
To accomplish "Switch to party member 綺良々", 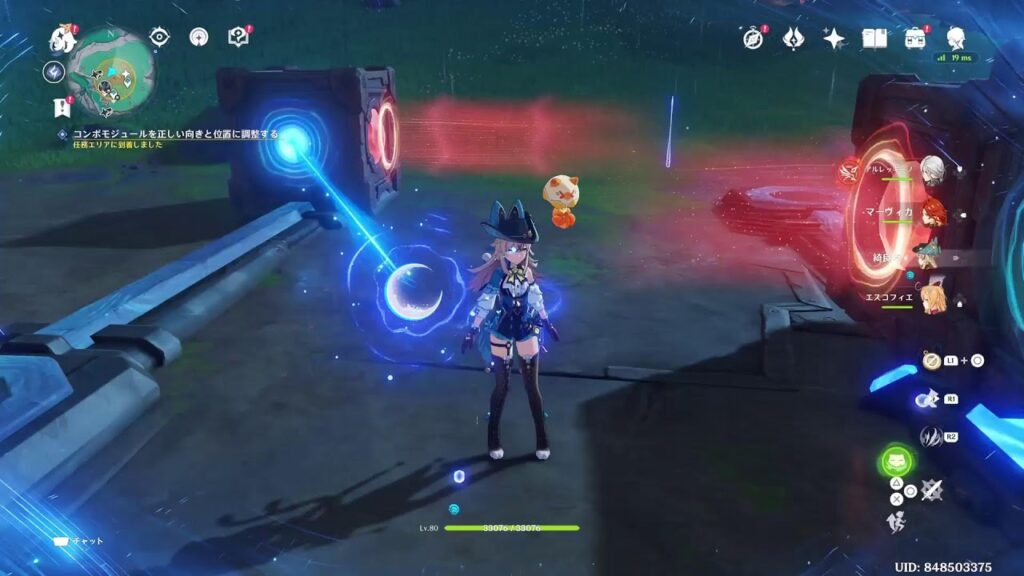I will (929, 256).
